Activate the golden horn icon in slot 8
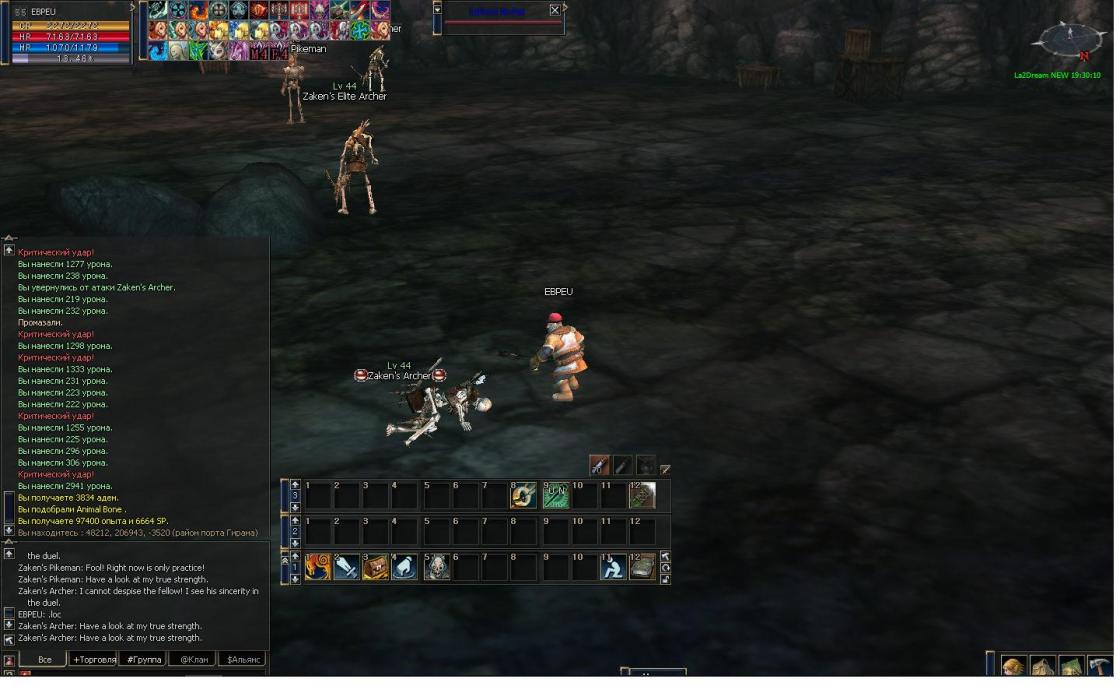This screenshot has width=1120, height=686. click(524, 495)
